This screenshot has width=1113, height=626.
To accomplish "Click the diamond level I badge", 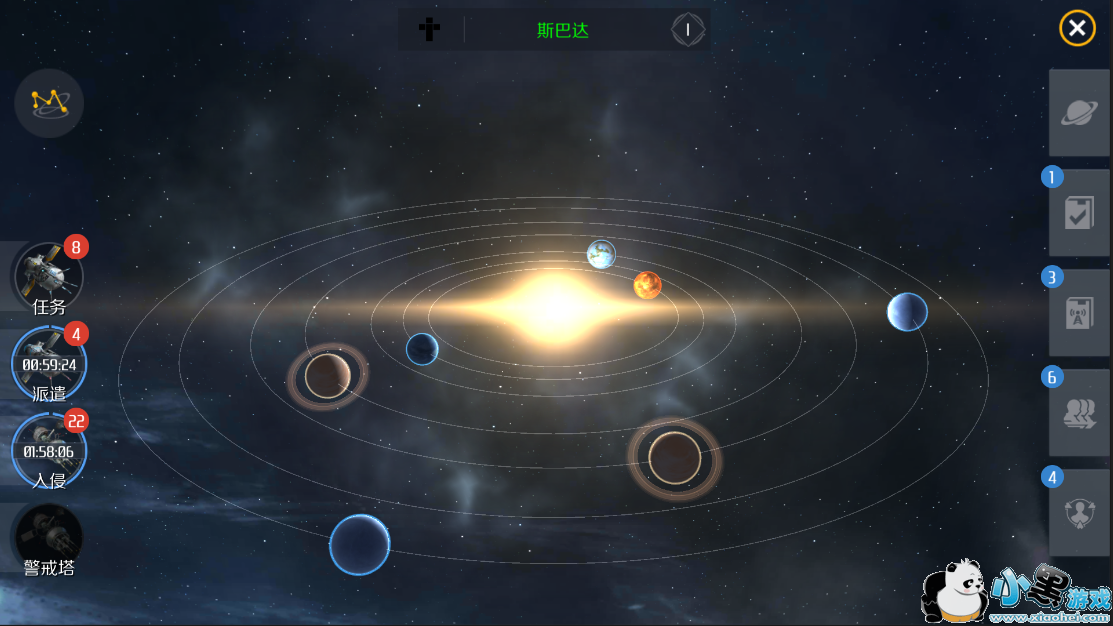I will click(x=687, y=30).
